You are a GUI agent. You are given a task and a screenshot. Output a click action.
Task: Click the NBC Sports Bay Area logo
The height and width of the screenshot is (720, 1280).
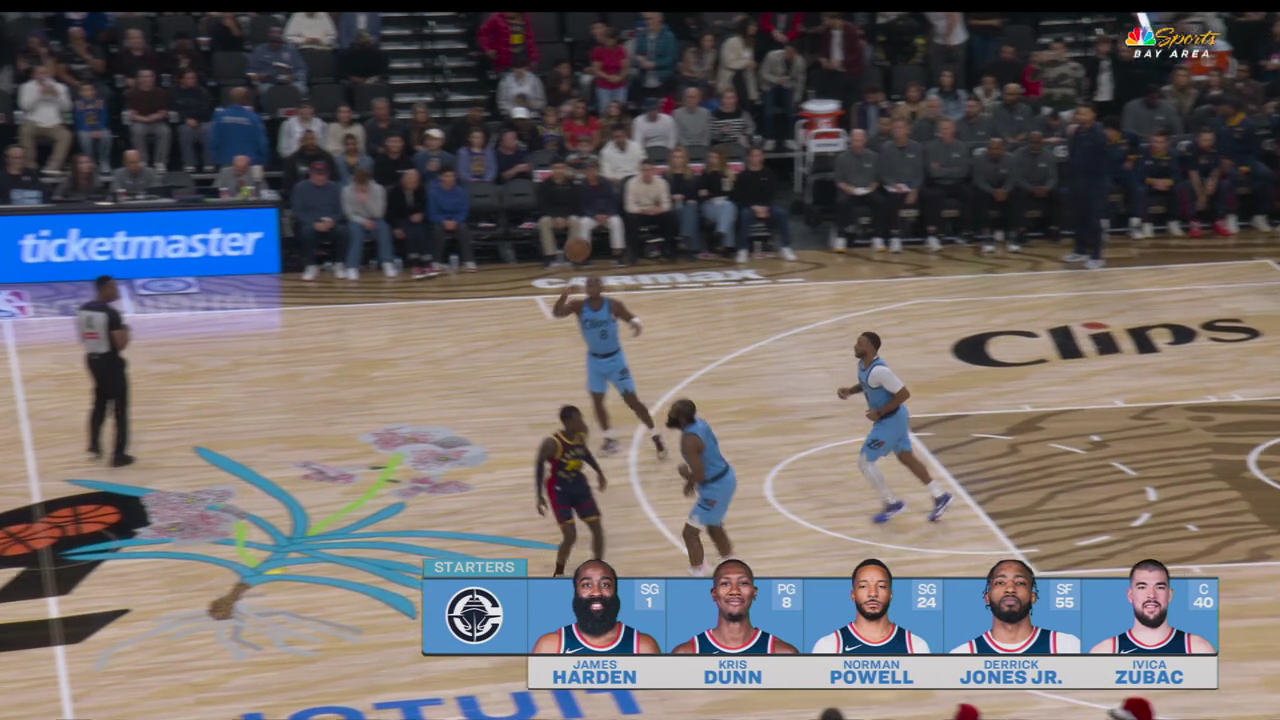point(1172,41)
